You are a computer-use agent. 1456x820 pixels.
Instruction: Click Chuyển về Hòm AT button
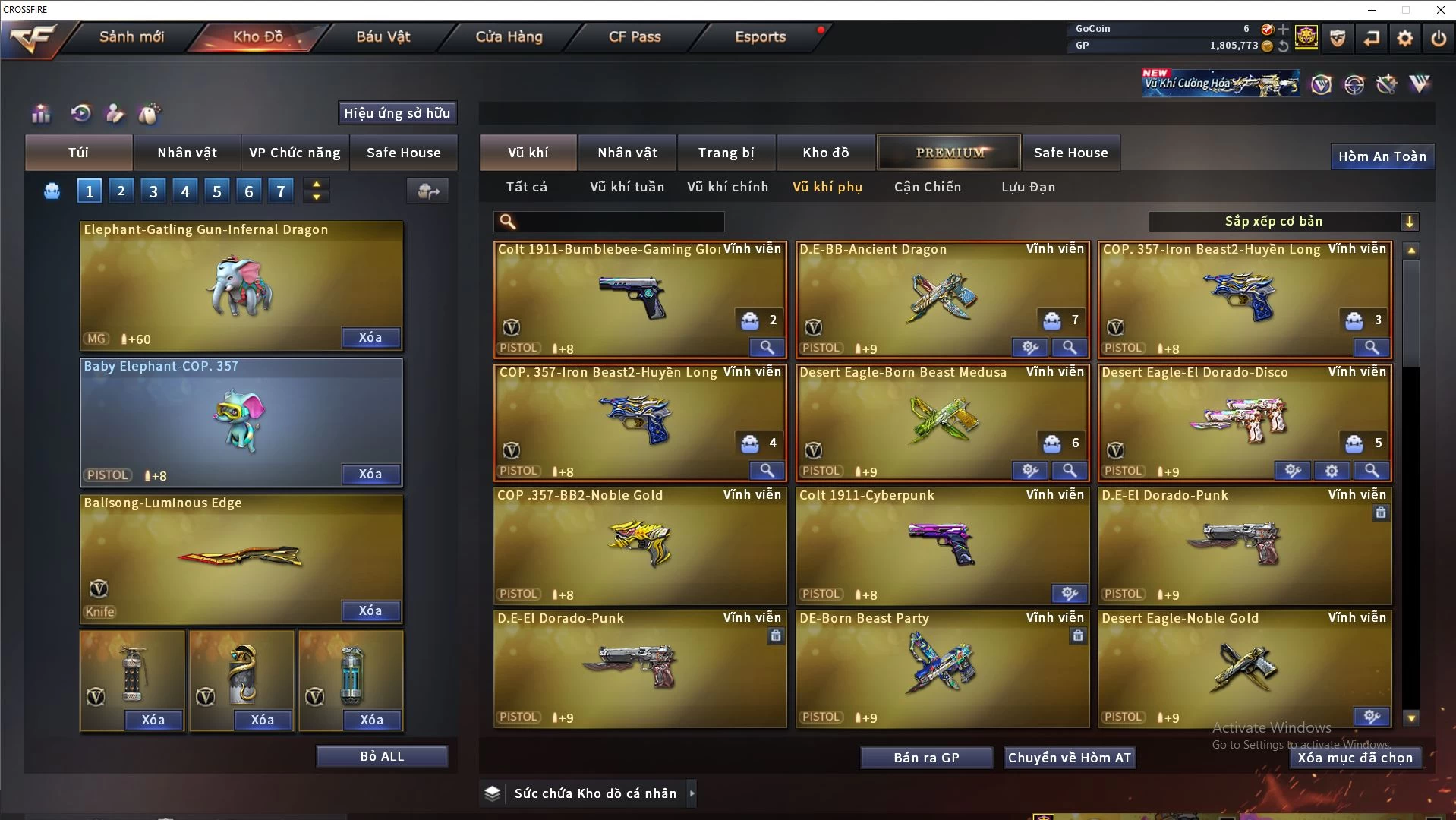point(1069,758)
